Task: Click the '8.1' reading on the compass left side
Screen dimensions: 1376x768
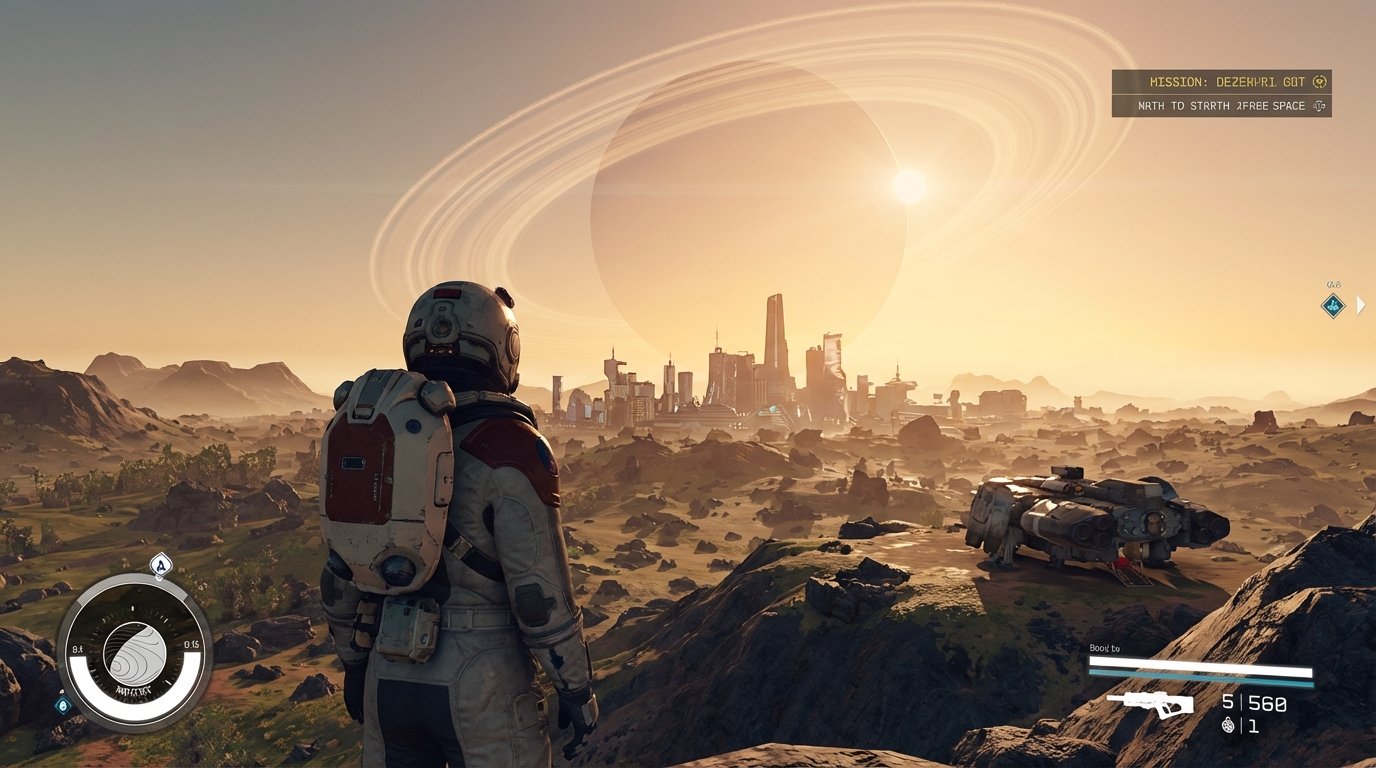Action: pos(77,646)
